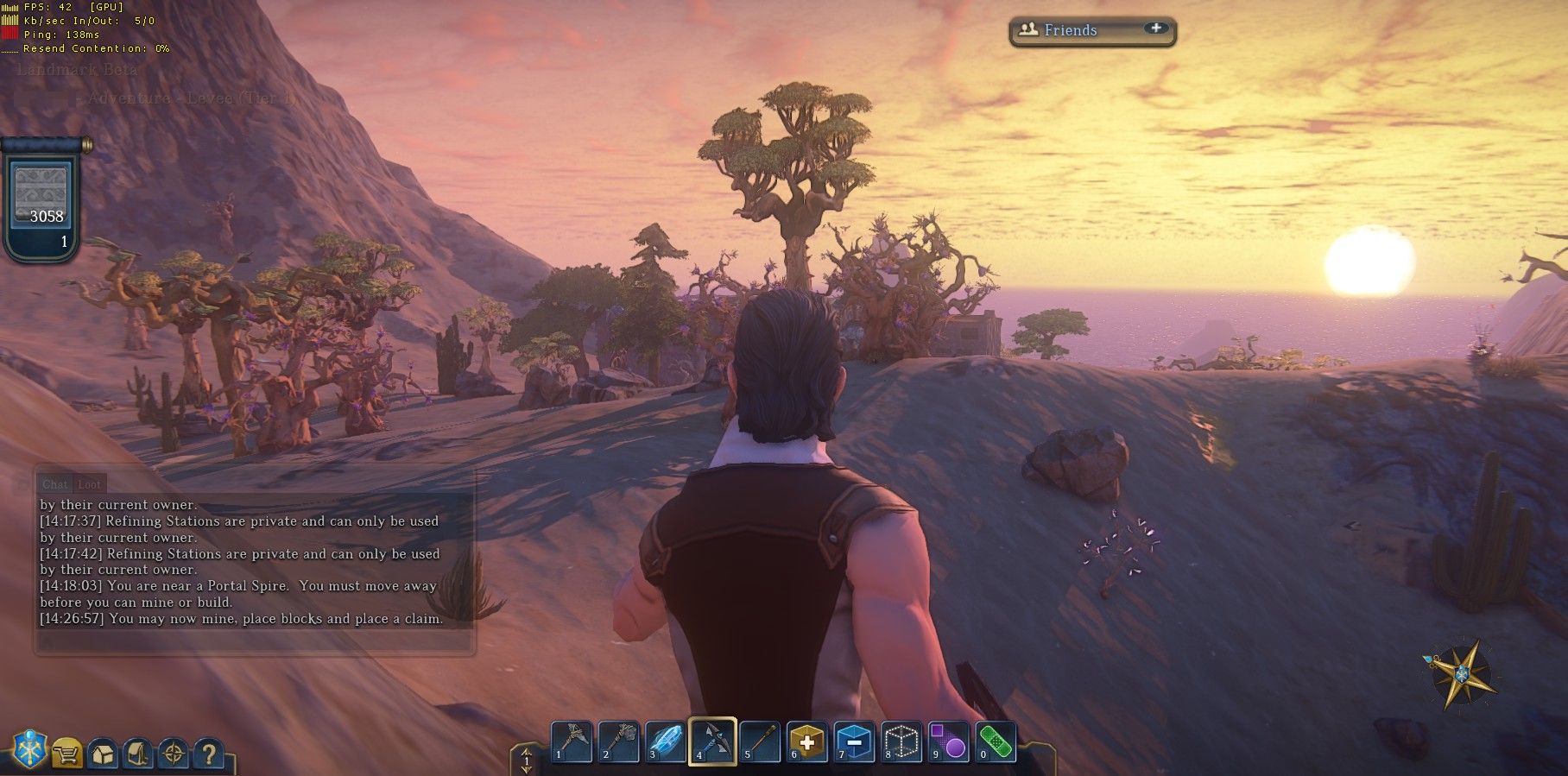Expand the Friends panel
1568x776 pixels.
point(1155,28)
